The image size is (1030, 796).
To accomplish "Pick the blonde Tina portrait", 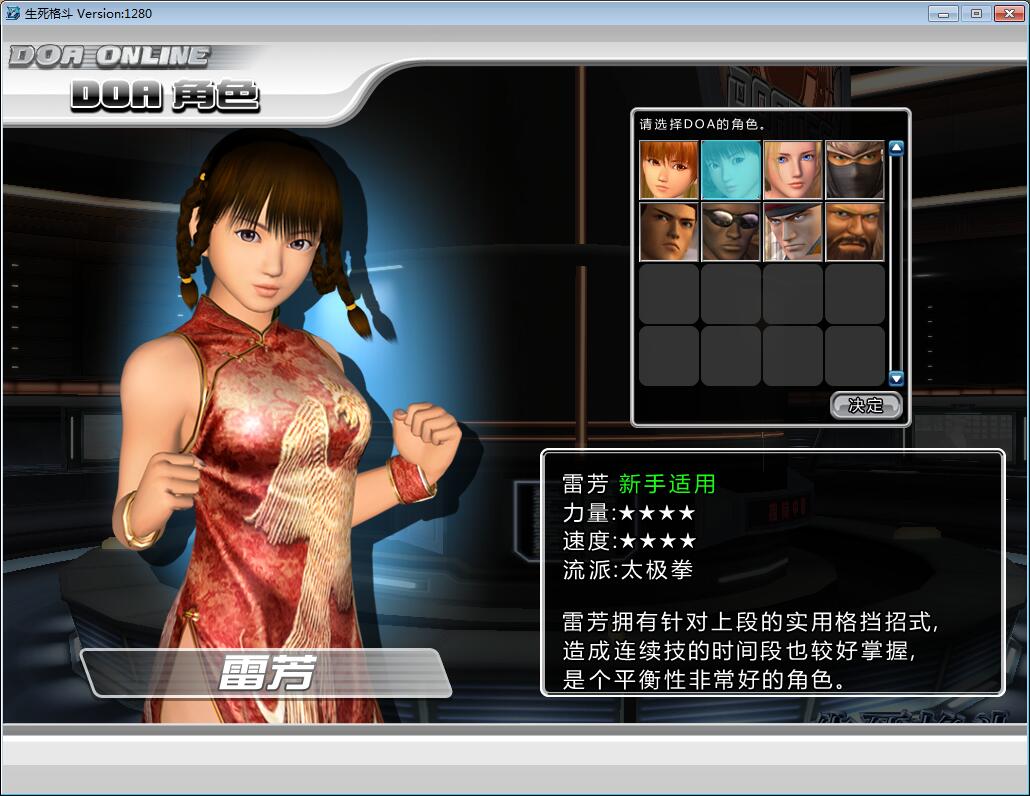I will [793, 170].
